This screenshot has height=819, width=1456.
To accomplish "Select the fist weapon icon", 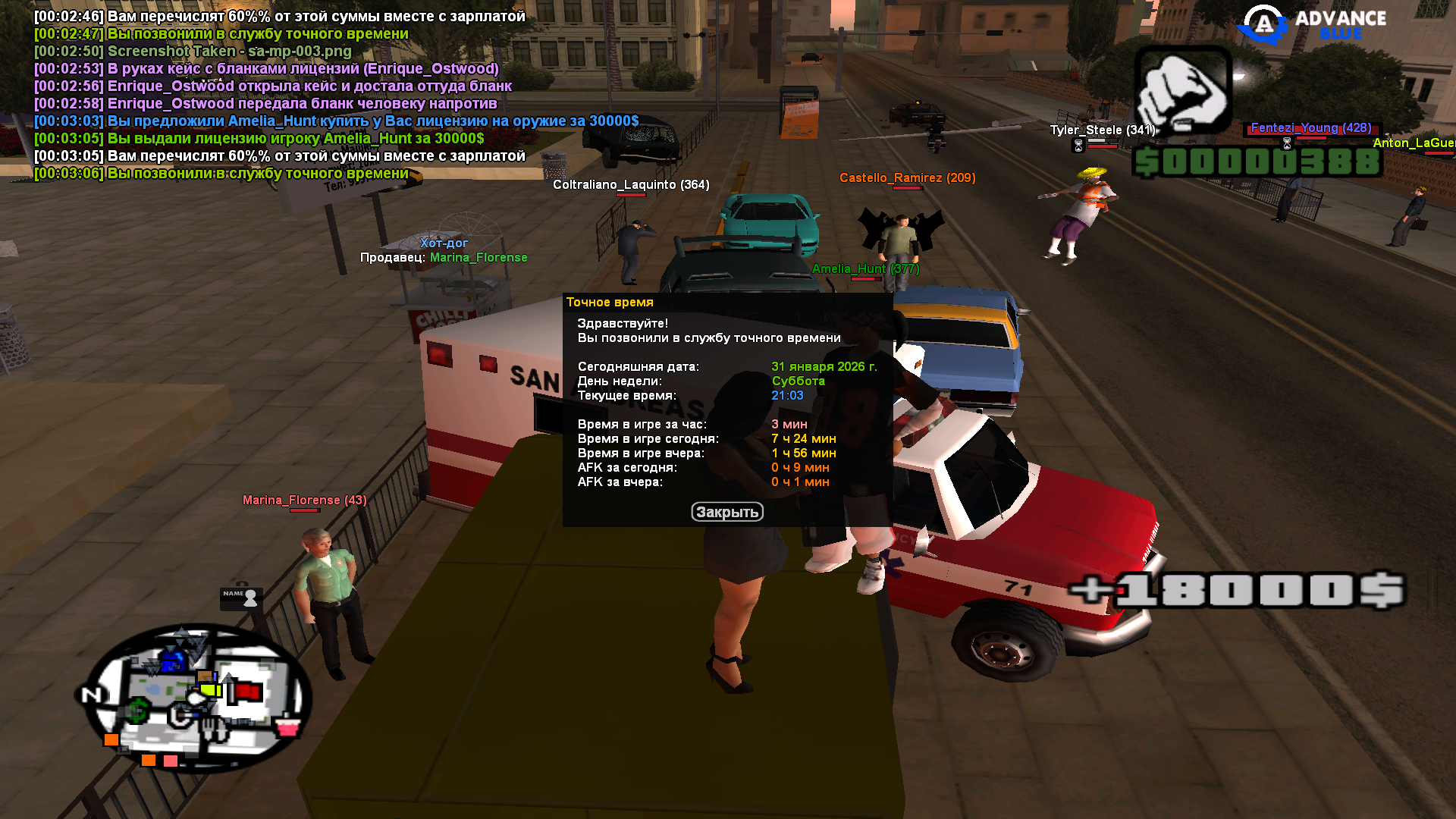I will (1182, 91).
